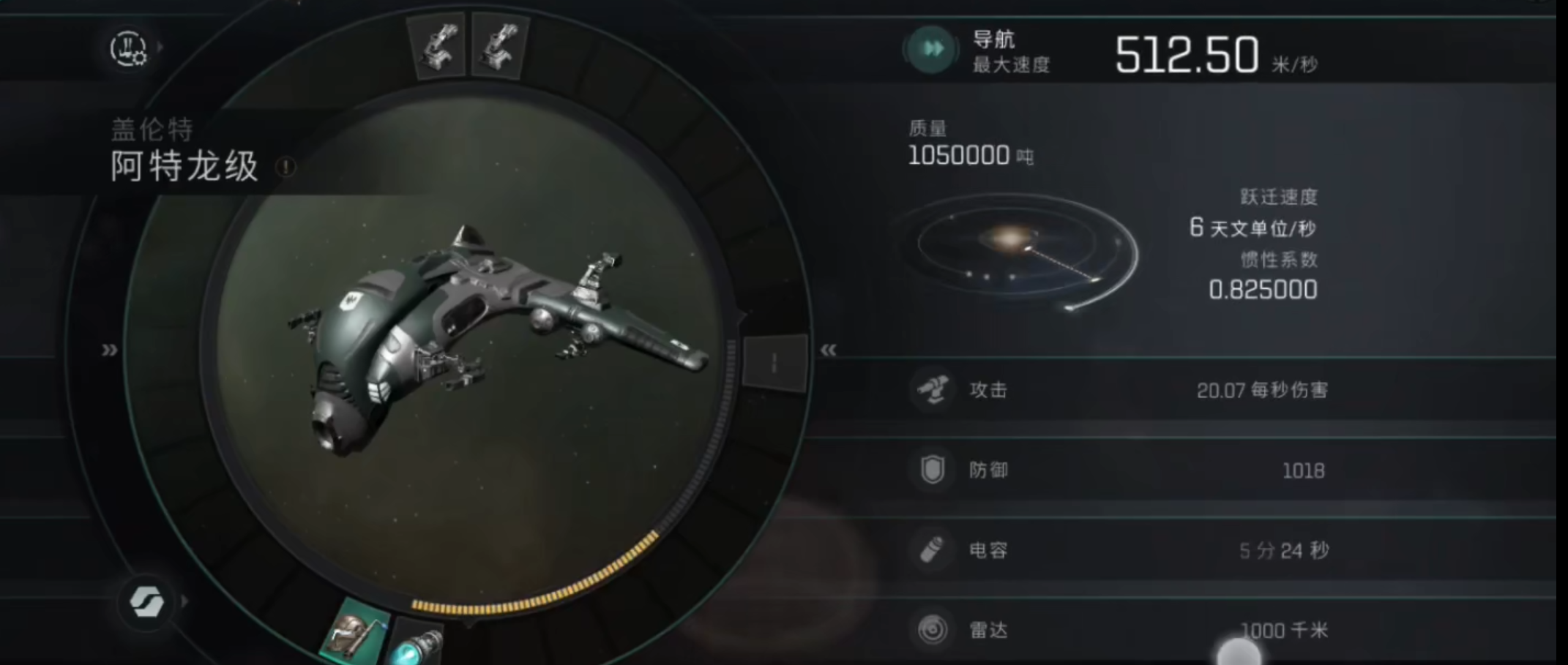Select the green-highlighted armor module slot
1568x665 pixels.
pyautogui.click(x=356, y=633)
